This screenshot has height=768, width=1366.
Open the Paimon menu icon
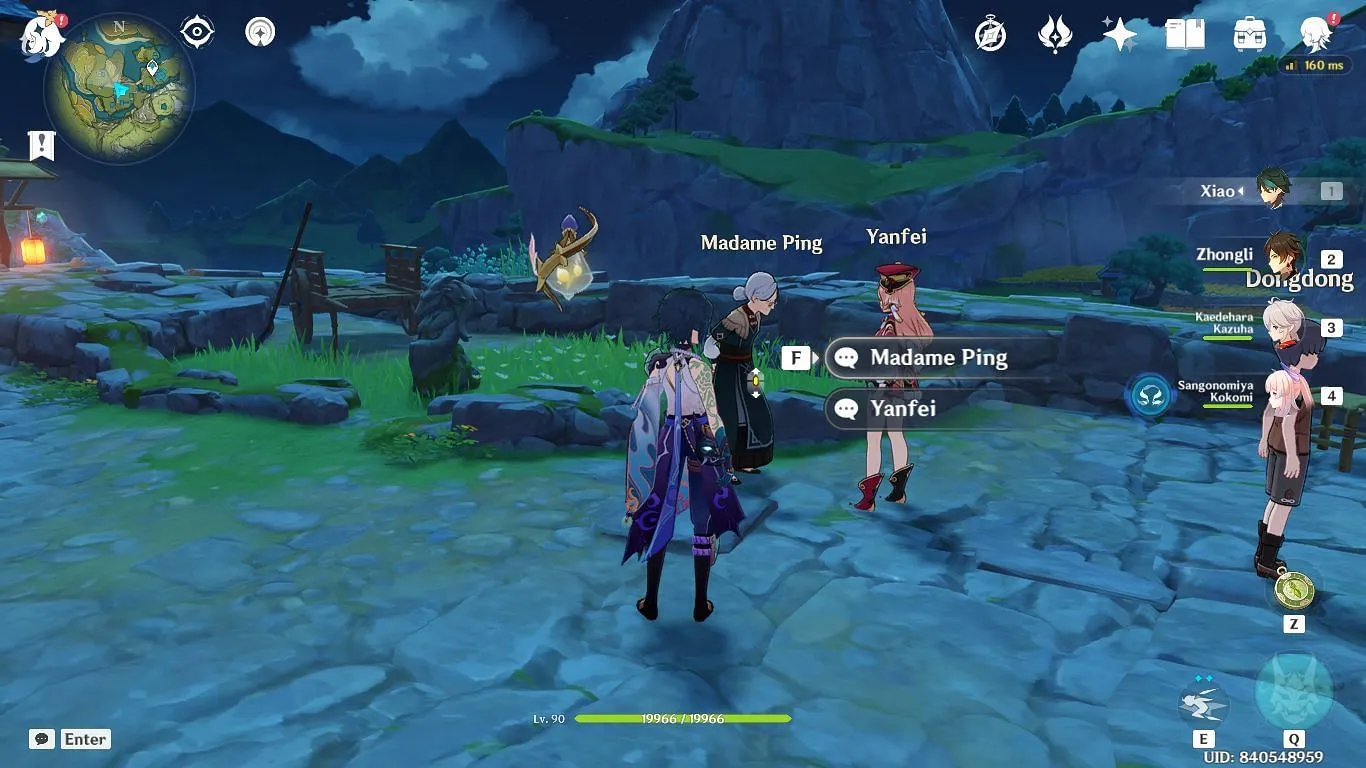click(42, 34)
